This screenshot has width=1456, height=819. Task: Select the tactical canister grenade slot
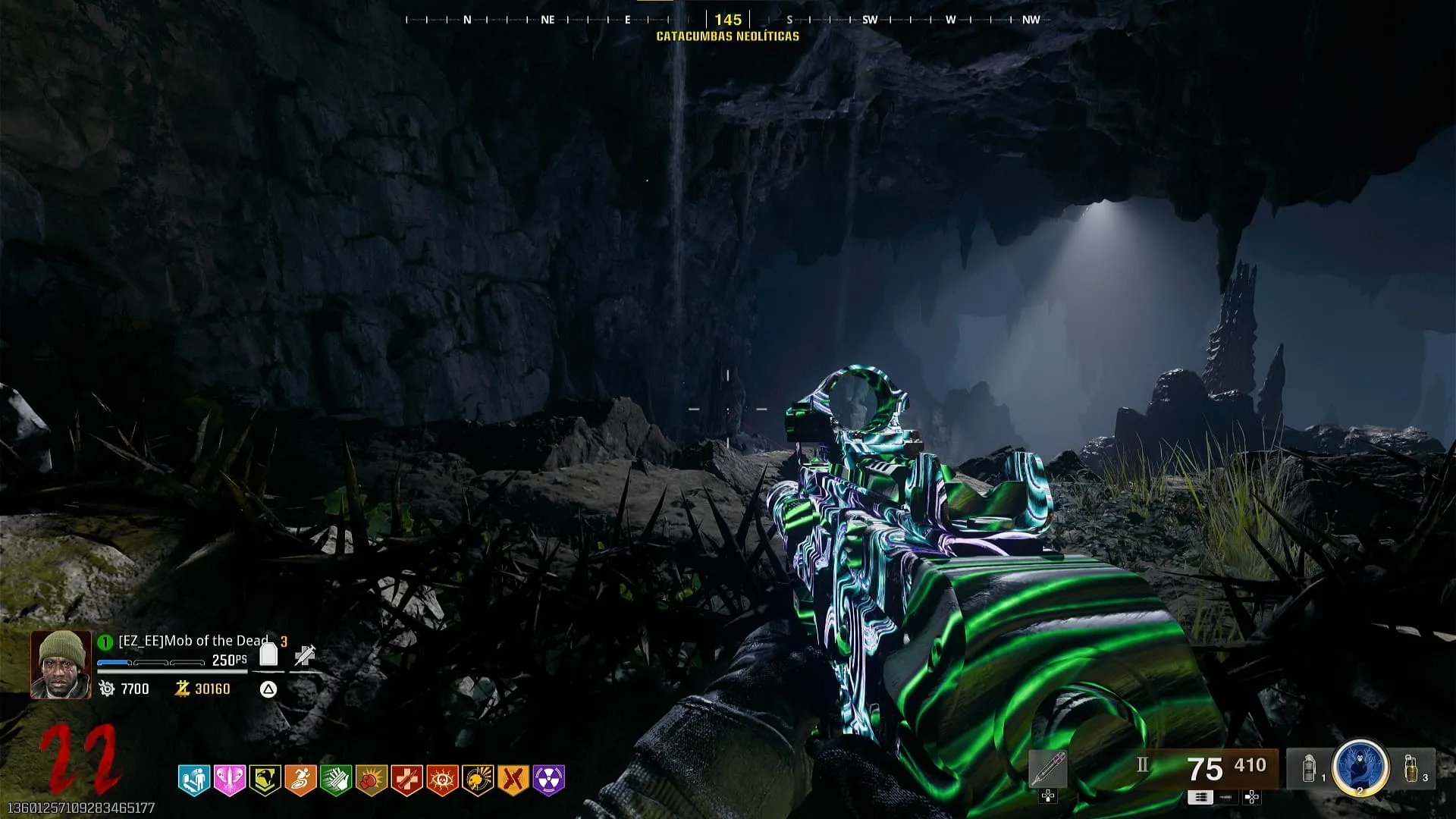1309,768
